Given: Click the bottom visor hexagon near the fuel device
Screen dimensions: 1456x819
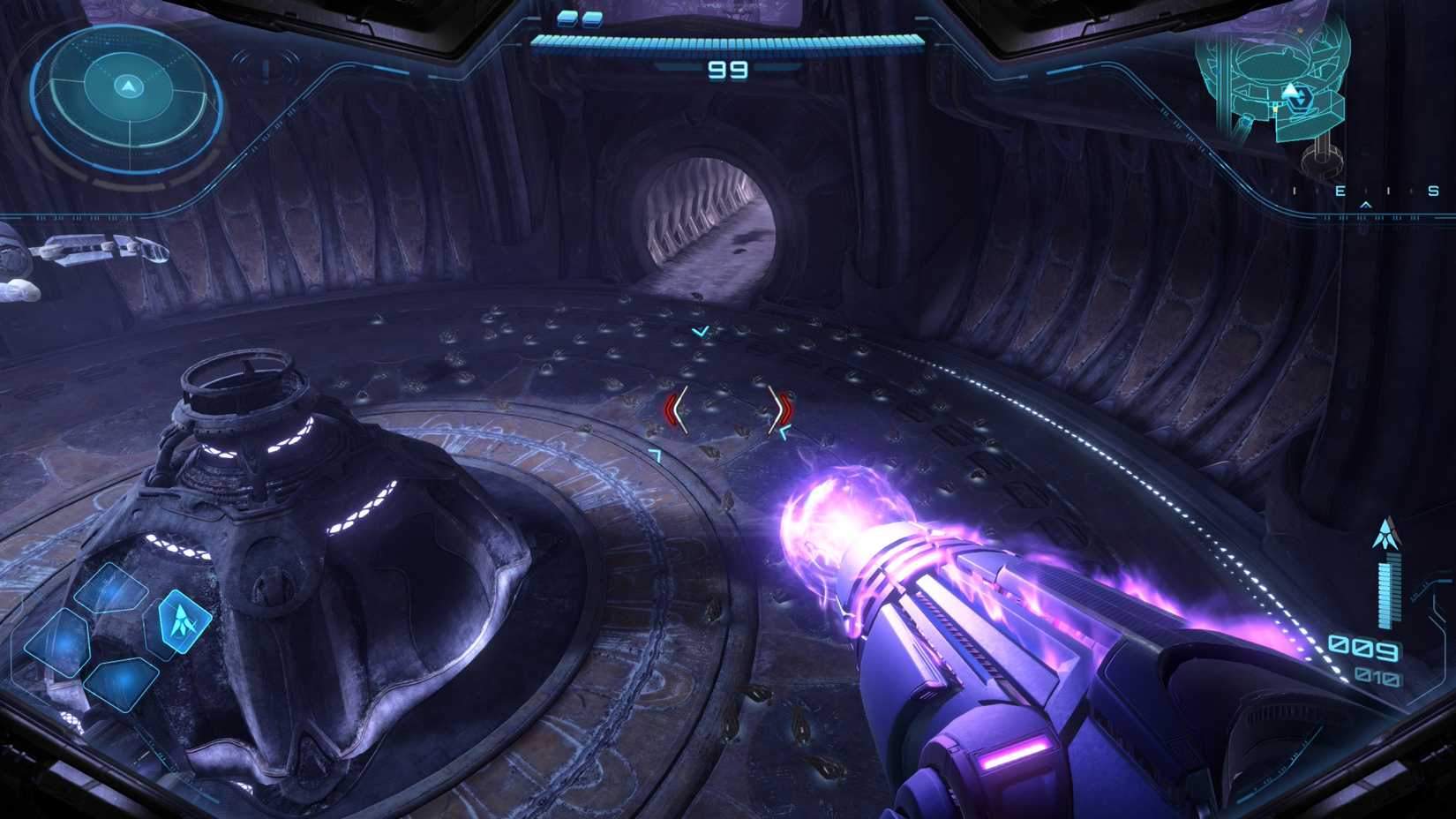Looking at the screenshot, I should click(x=121, y=683).
